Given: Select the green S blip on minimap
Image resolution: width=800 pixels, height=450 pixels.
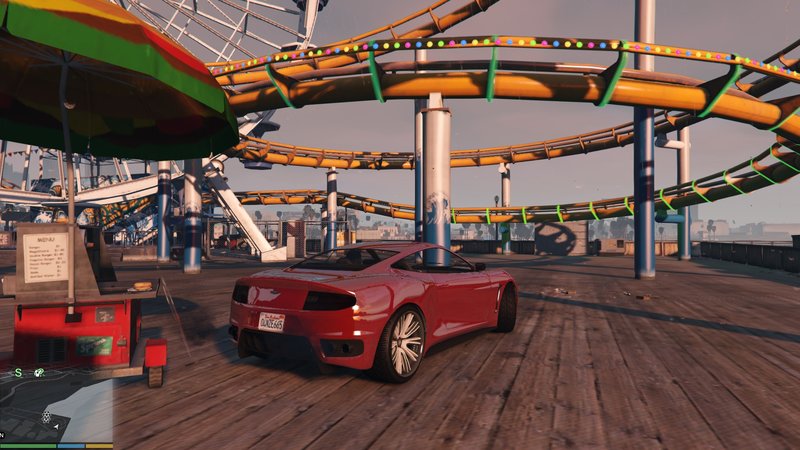Looking at the screenshot, I should (x=18, y=372).
